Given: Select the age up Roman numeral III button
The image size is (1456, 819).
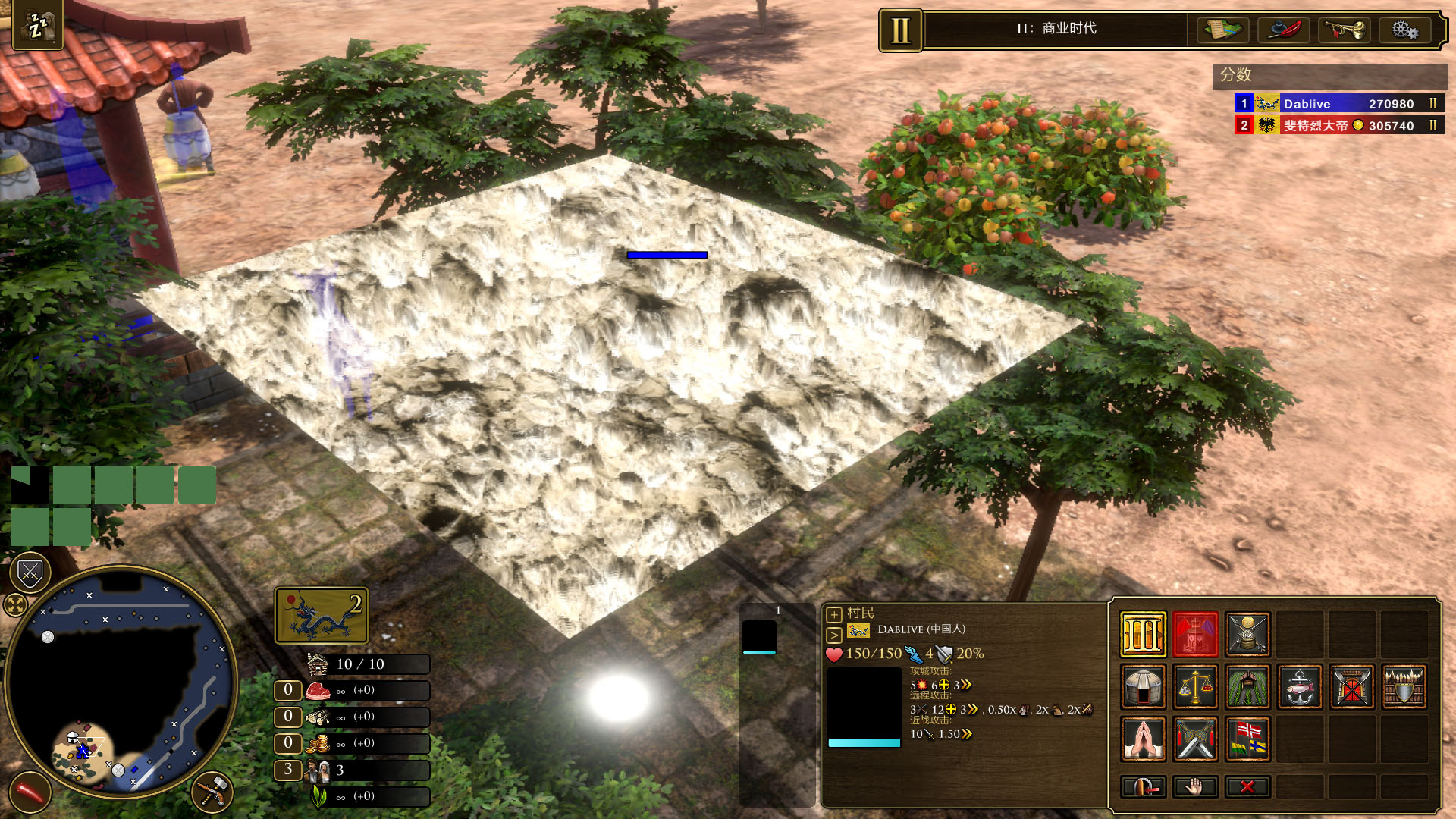Looking at the screenshot, I should tap(1143, 634).
